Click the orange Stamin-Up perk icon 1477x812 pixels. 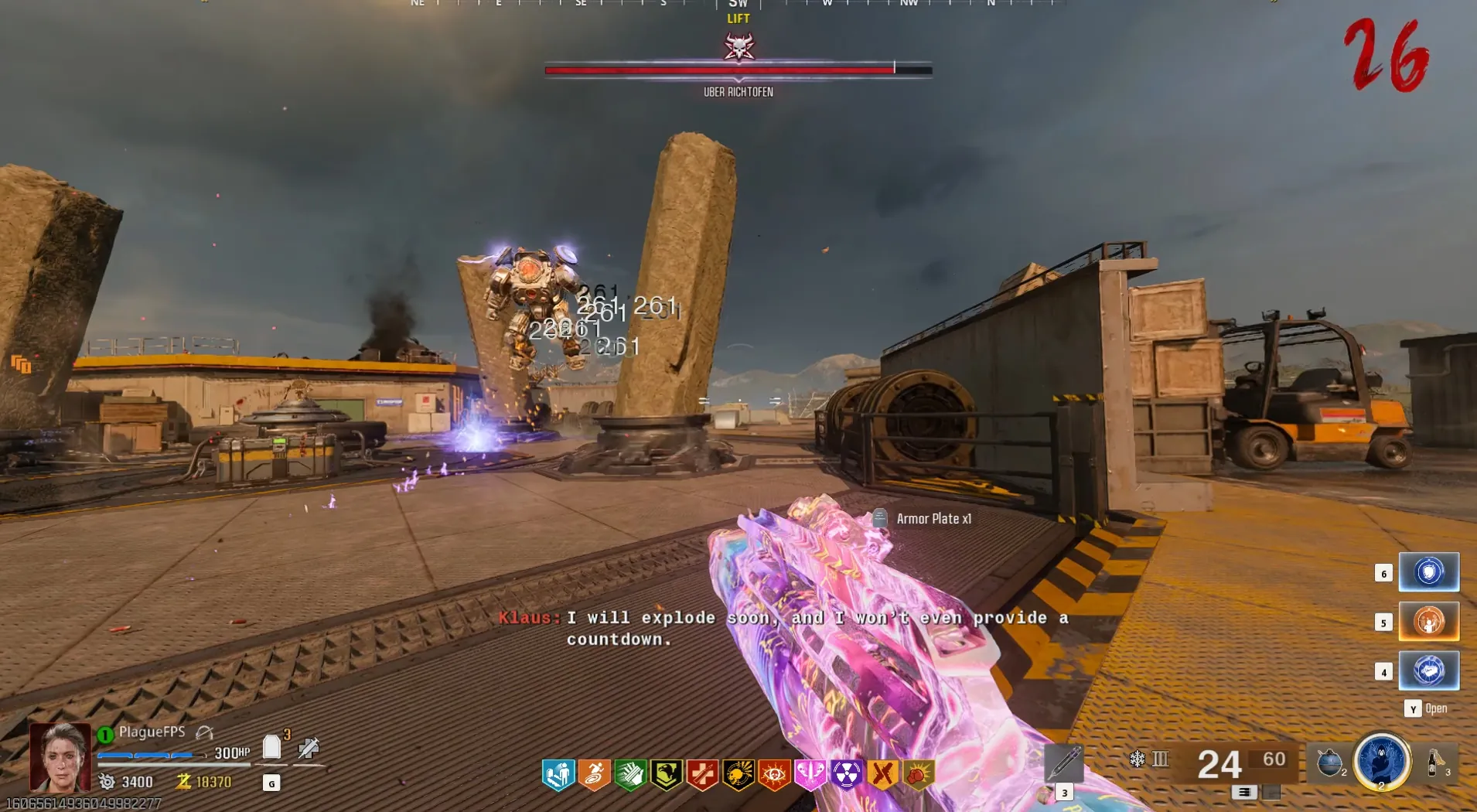click(594, 774)
